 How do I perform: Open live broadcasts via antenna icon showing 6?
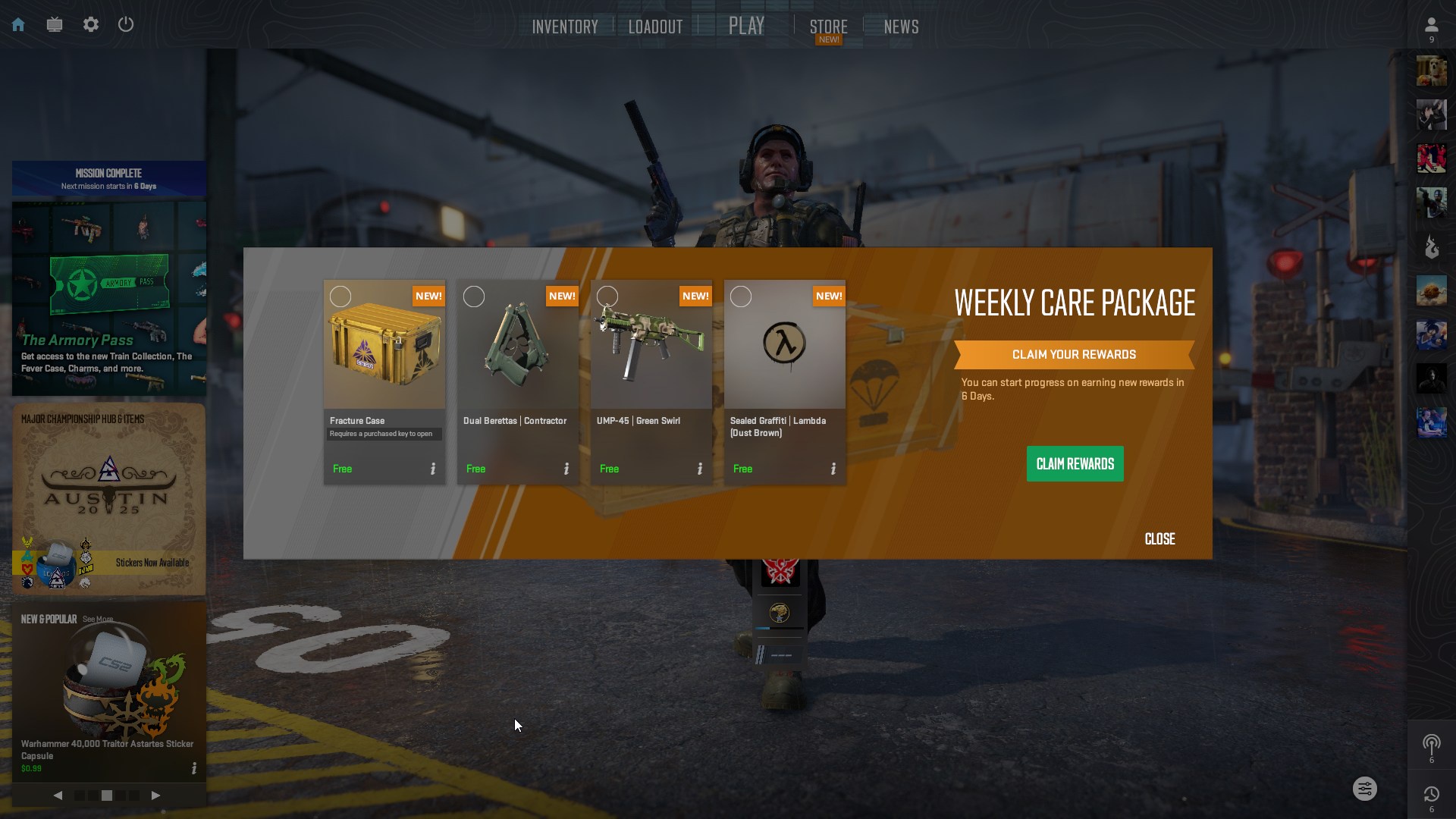click(1432, 745)
